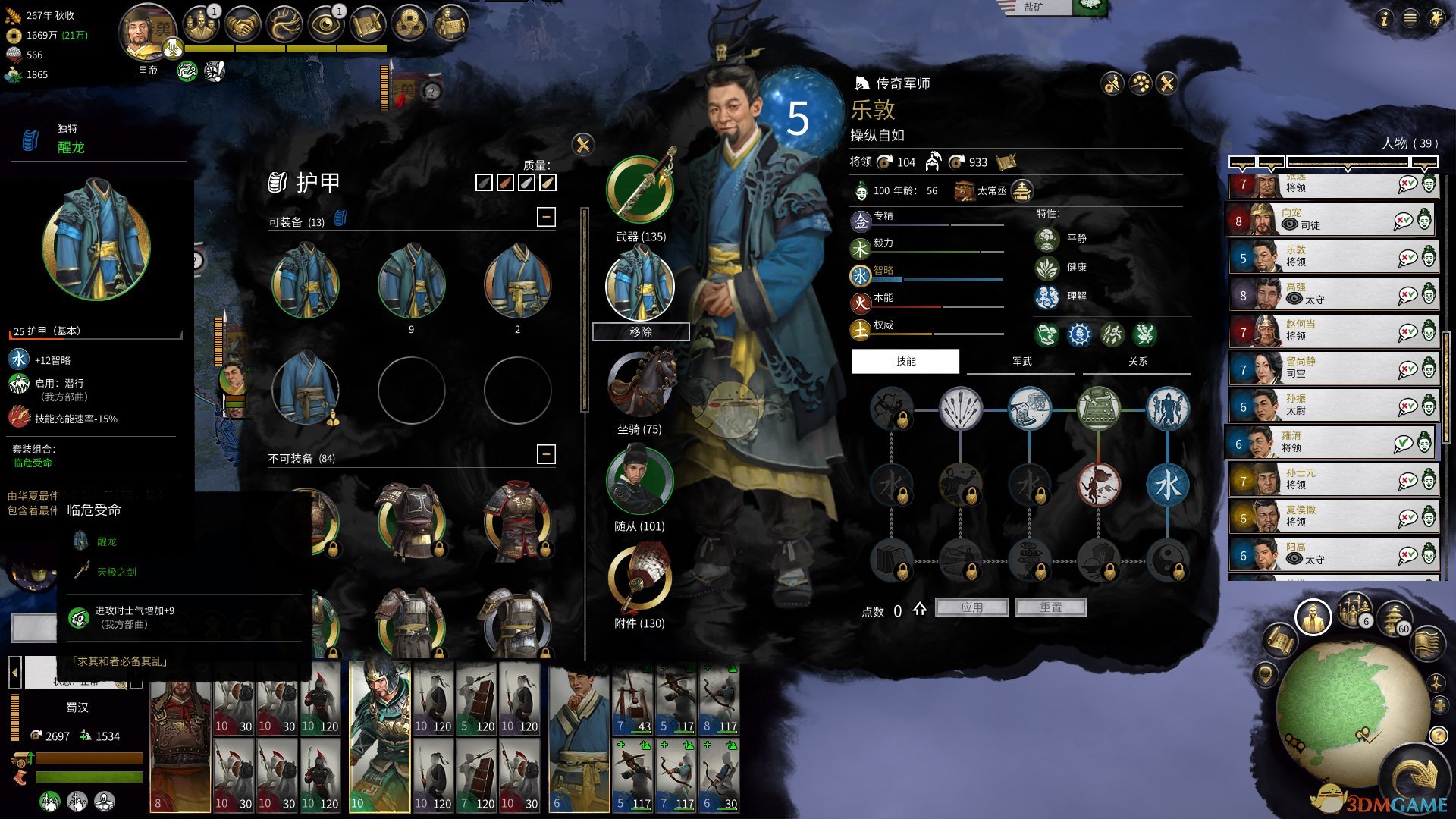Switch to the 军武 tab
The width and height of the screenshot is (1456, 819).
1021,362
